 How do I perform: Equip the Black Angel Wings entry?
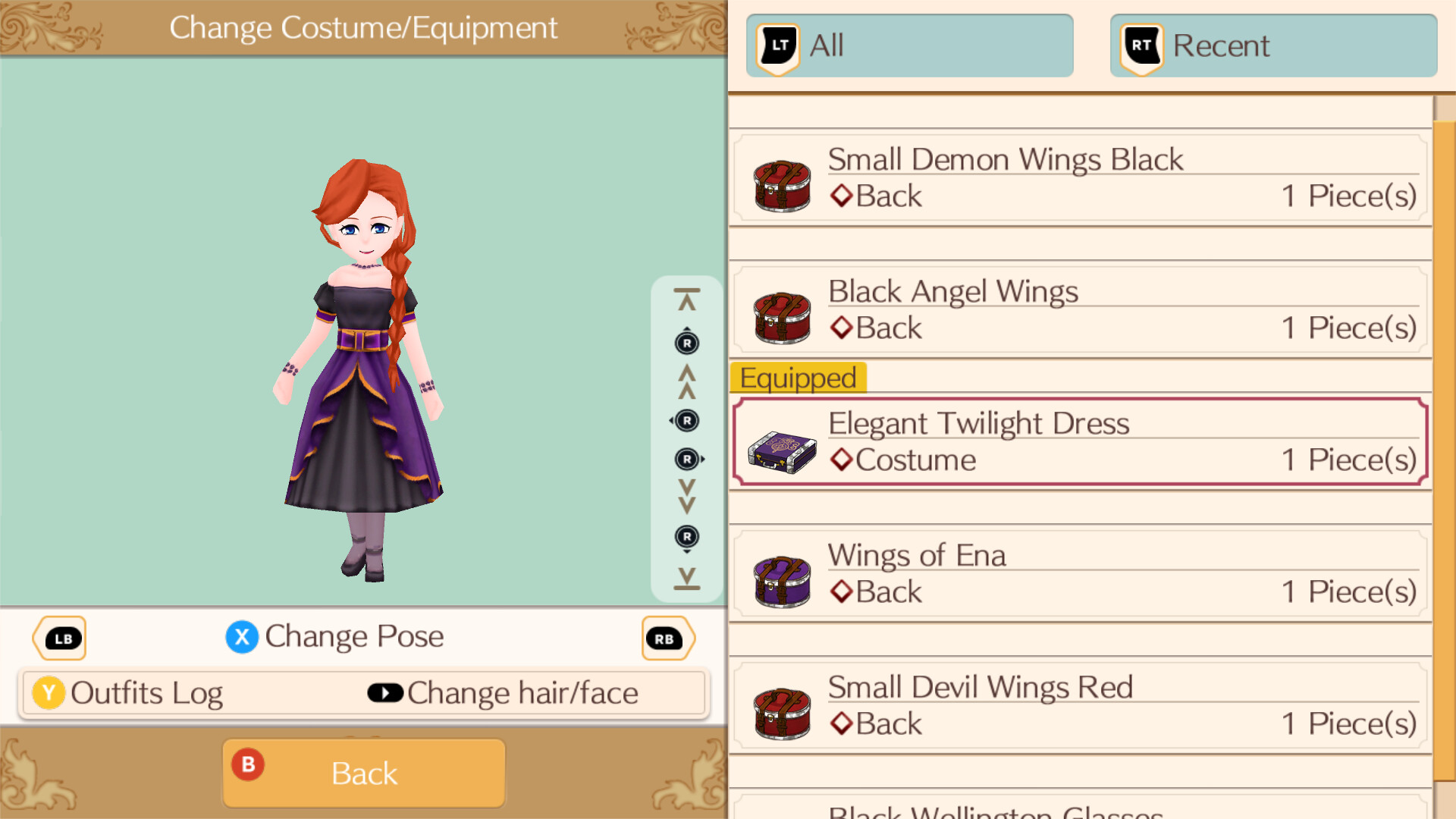pyautogui.click(x=1077, y=311)
